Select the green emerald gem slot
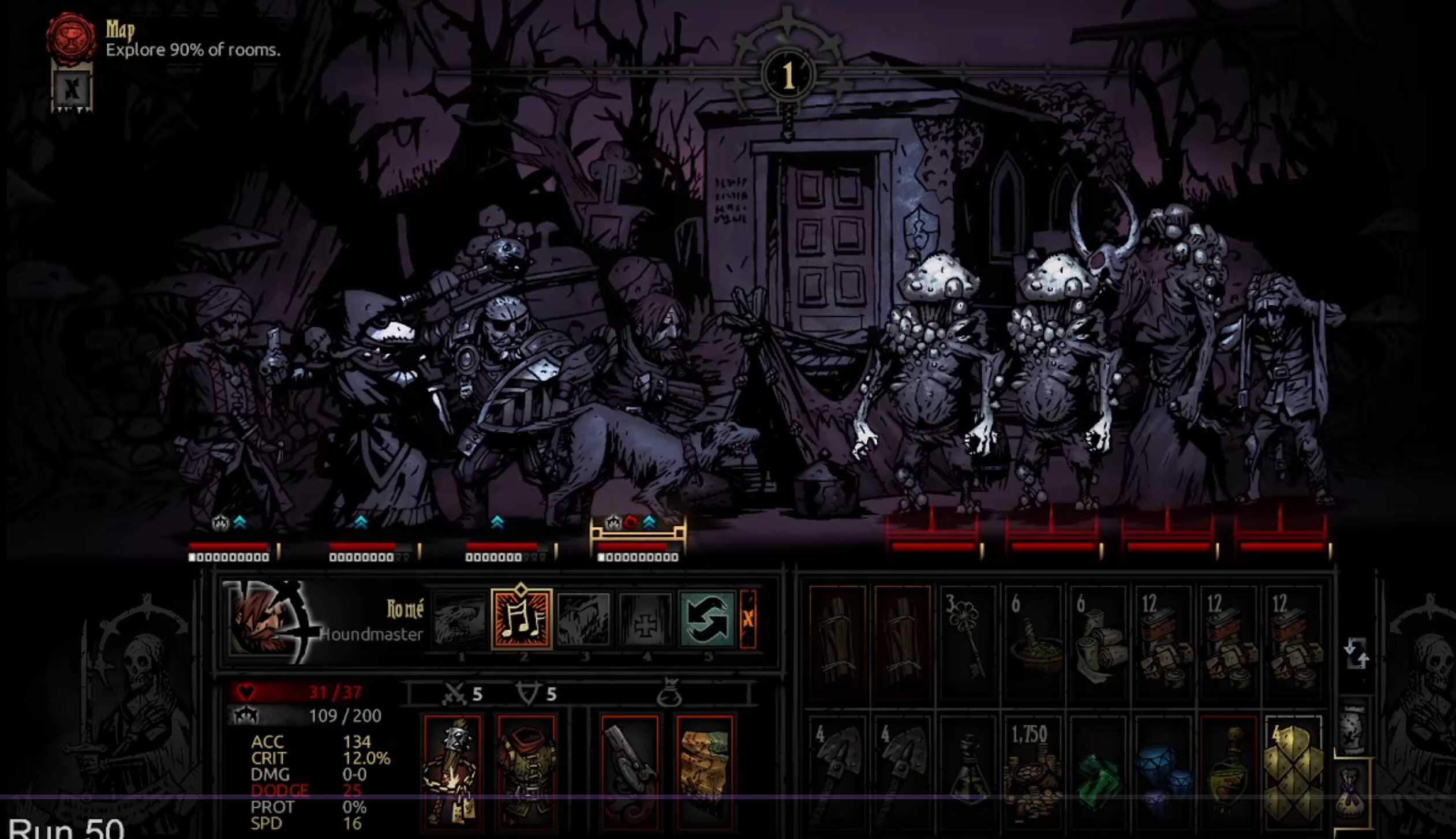This screenshot has height=839, width=1456. 1098,773
